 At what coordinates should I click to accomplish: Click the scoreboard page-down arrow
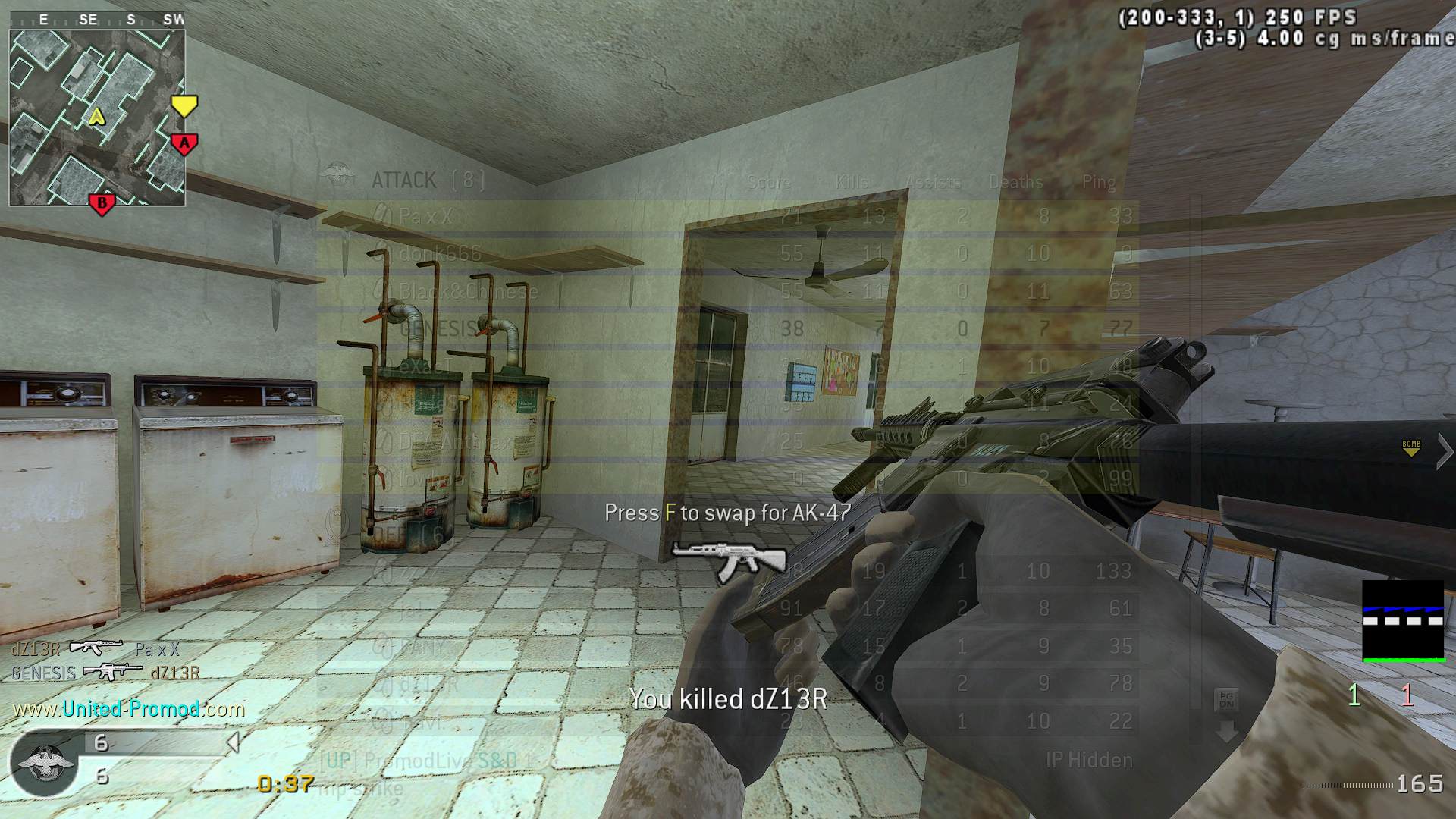tap(1227, 732)
